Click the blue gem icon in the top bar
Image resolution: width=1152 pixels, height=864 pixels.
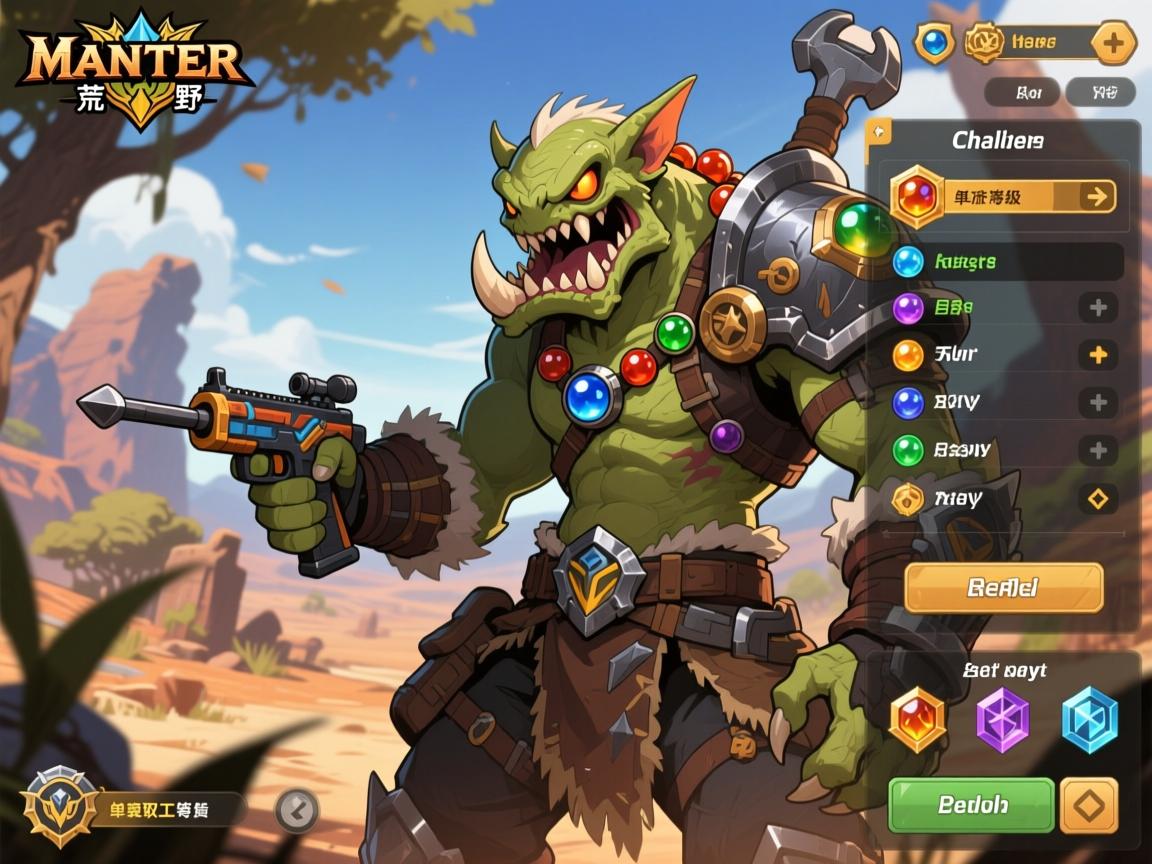pyautogui.click(x=934, y=43)
